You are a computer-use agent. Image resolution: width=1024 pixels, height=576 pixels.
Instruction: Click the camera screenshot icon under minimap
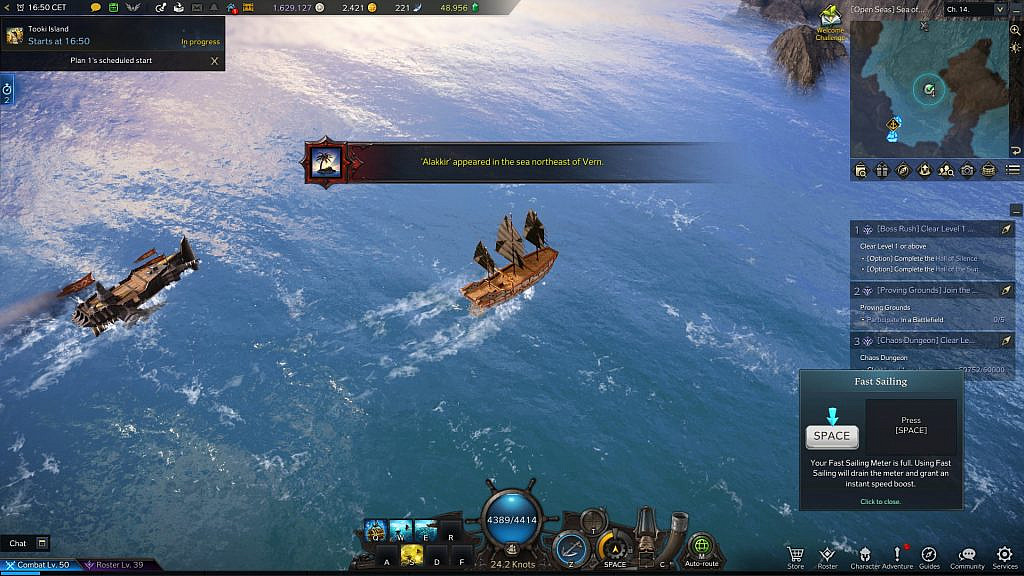coord(967,170)
